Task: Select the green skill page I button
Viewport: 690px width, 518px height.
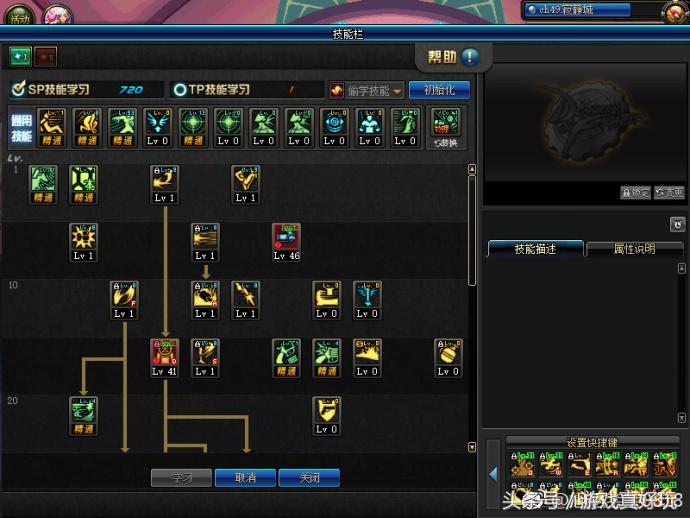Action: point(20,57)
